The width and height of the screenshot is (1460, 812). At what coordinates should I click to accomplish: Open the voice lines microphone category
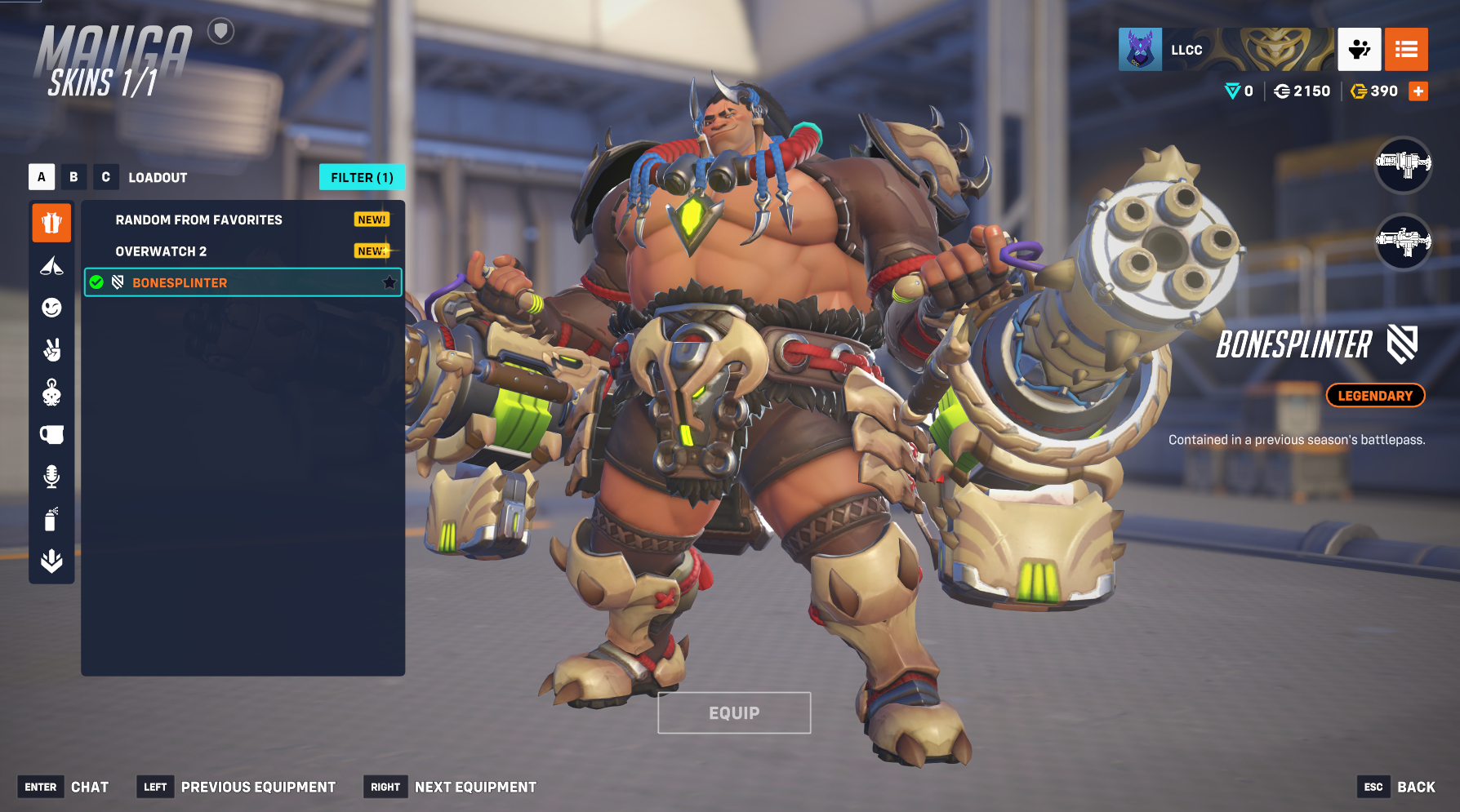tap(51, 477)
